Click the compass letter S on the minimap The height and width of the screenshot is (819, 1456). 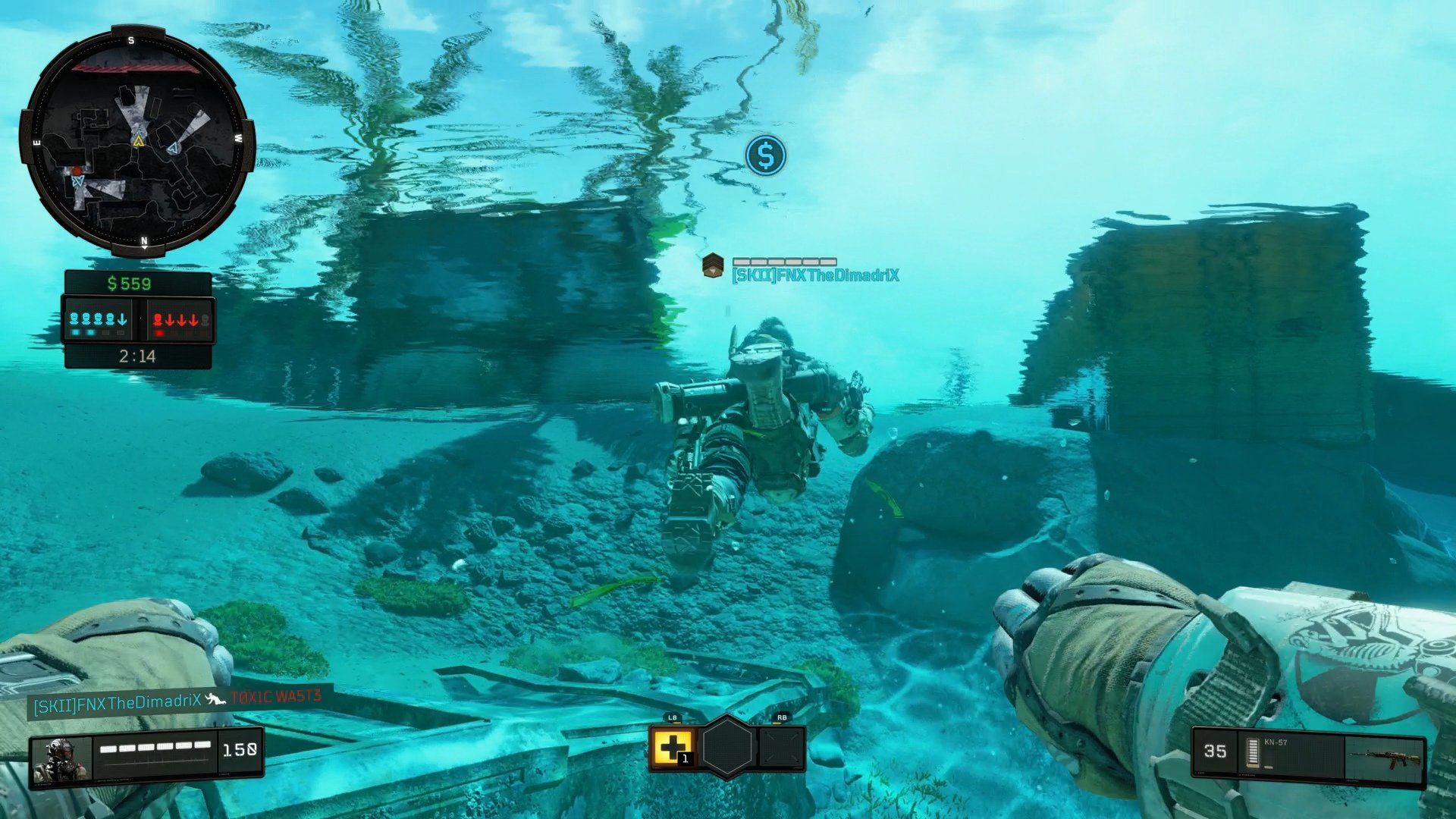(x=131, y=40)
